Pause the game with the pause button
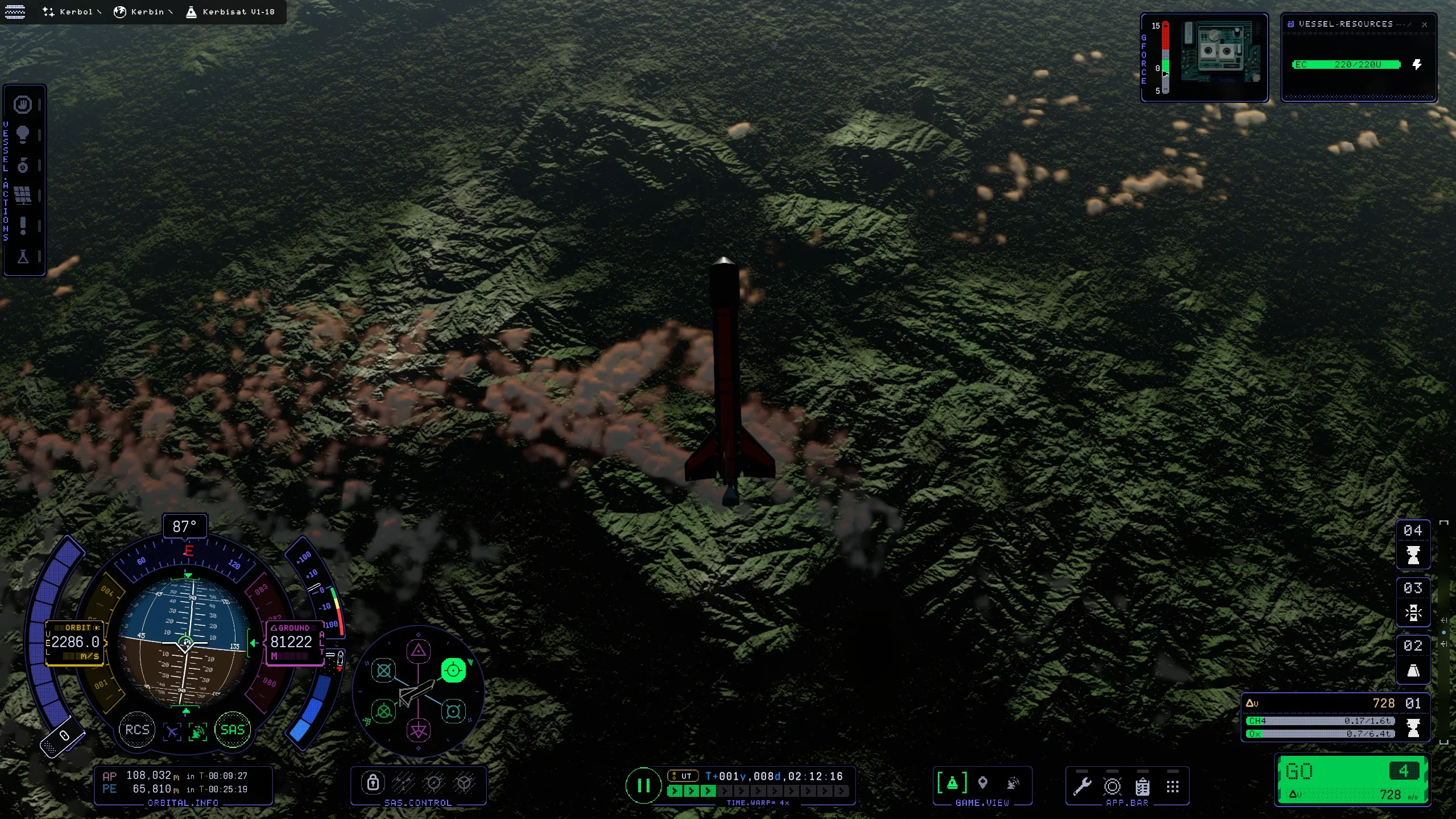Image resolution: width=1456 pixels, height=819 pixels. pyautogui.click(x=643, y=786)
